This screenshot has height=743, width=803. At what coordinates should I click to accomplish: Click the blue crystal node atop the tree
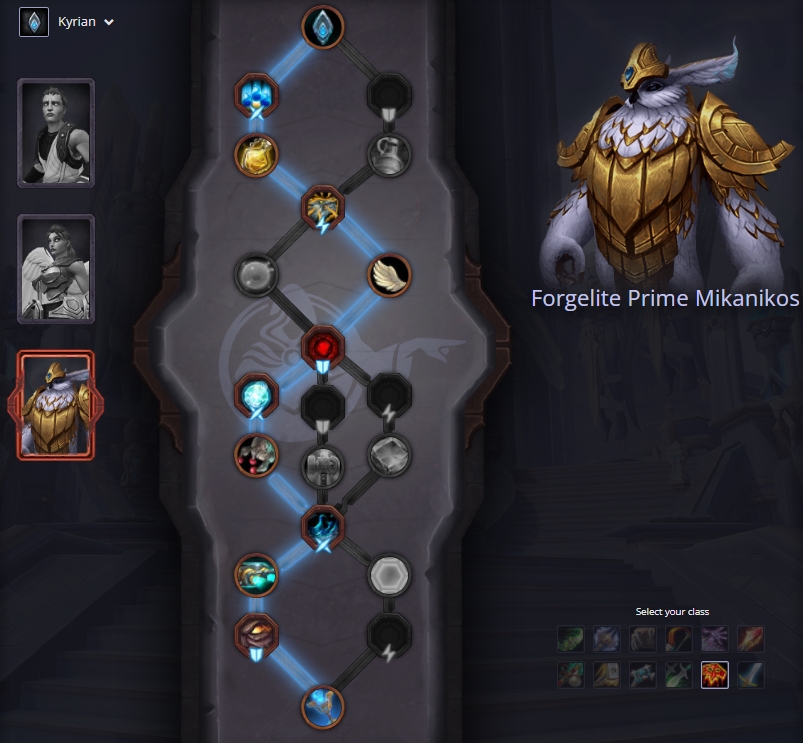[323, 27]
